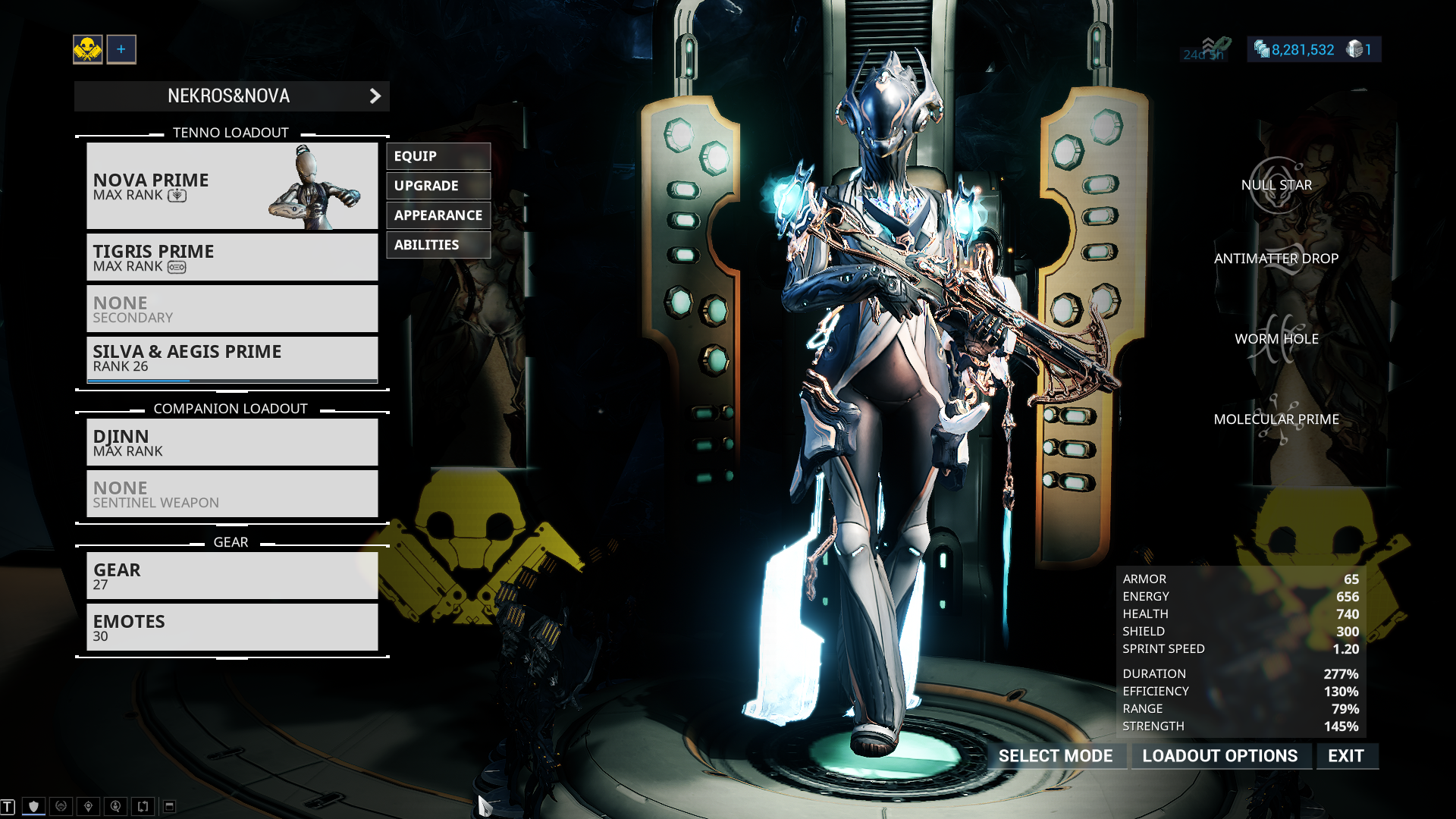This screenshot has height=819, width=1456.
Task: Open the Upgrade menu
Action: click(x=438, y=186)
